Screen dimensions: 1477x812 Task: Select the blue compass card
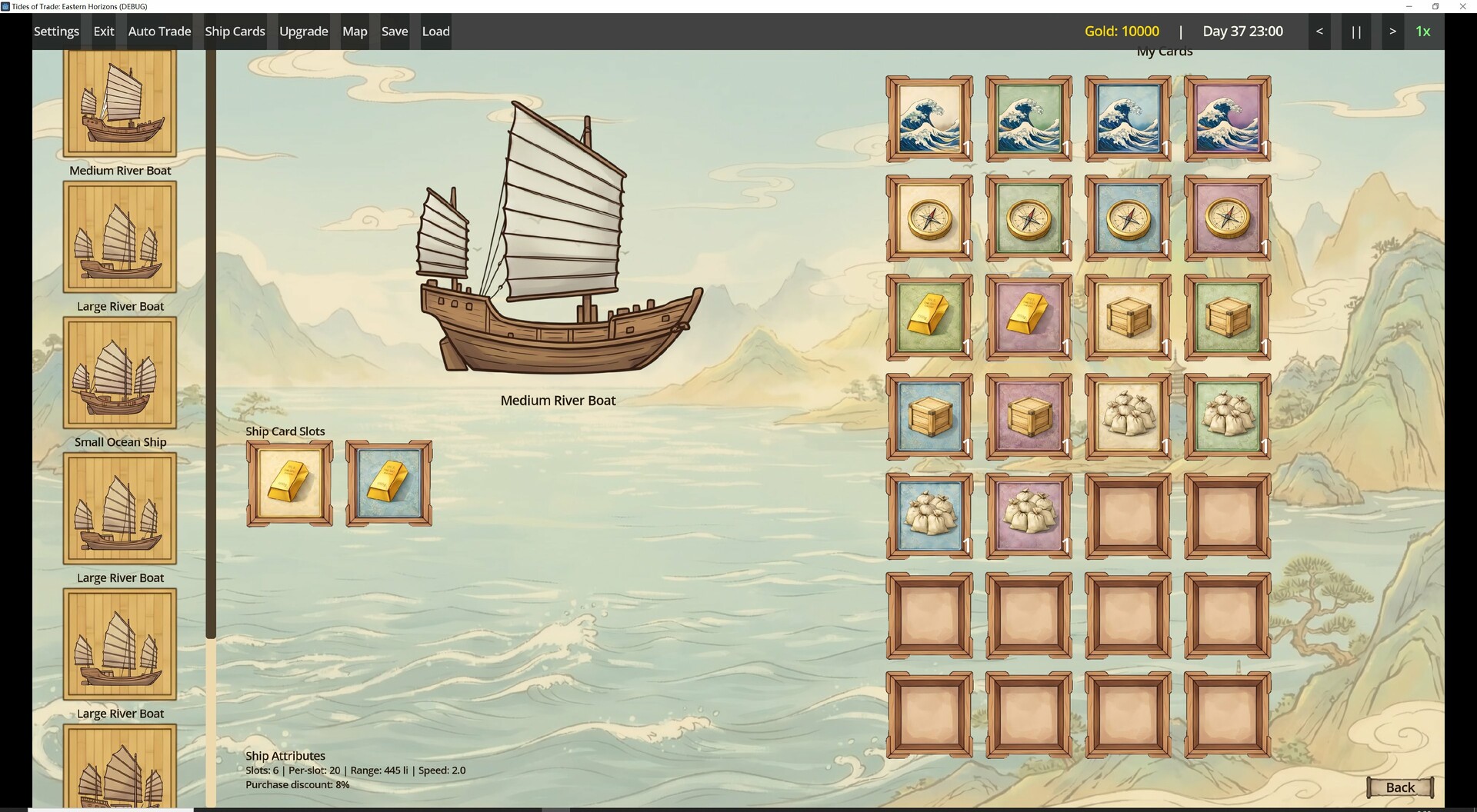coord(1128,218)
